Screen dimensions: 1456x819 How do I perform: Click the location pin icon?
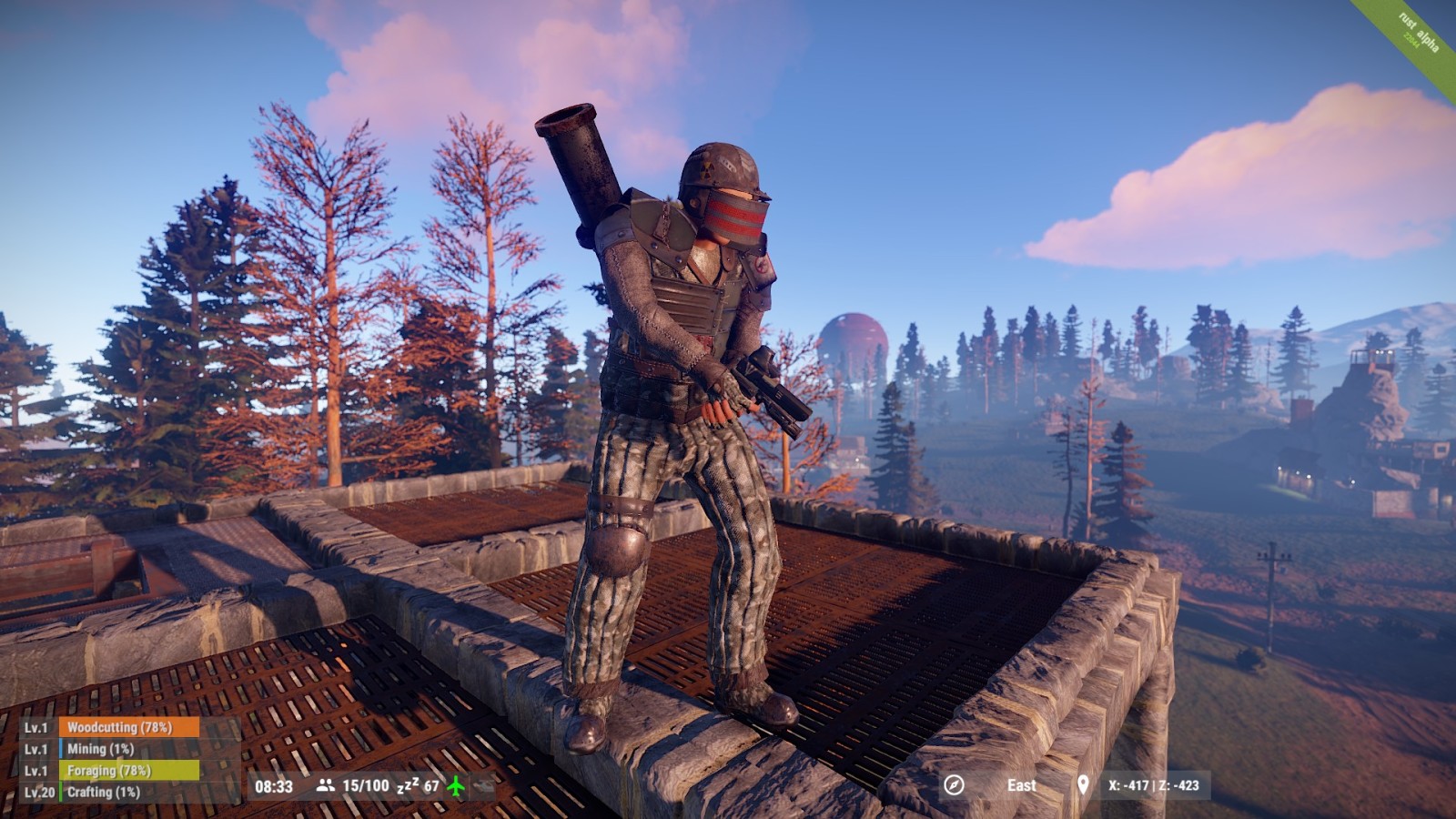[1083, 785]
